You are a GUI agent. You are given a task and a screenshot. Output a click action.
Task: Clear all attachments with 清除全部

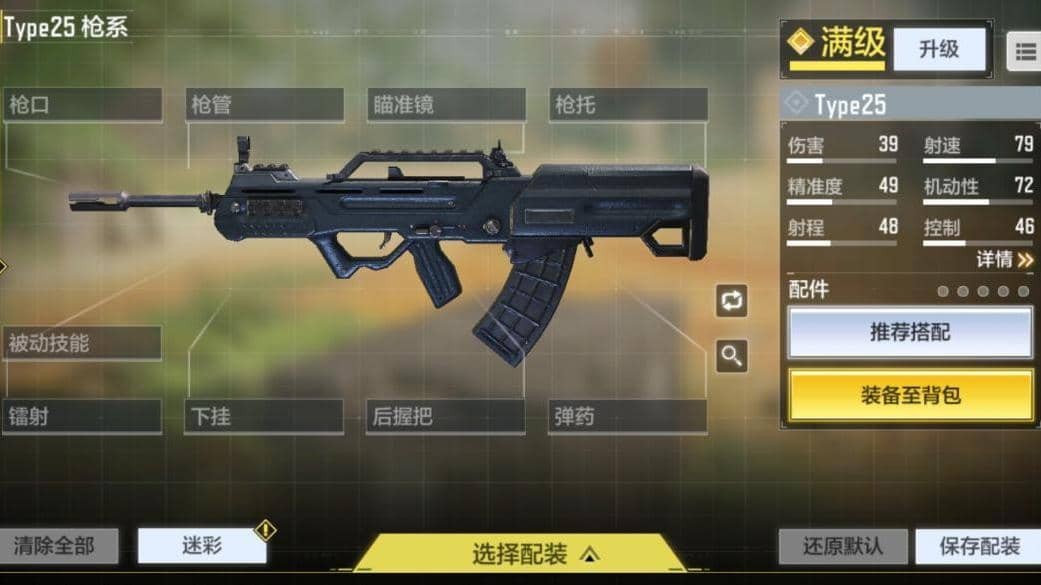60,546
